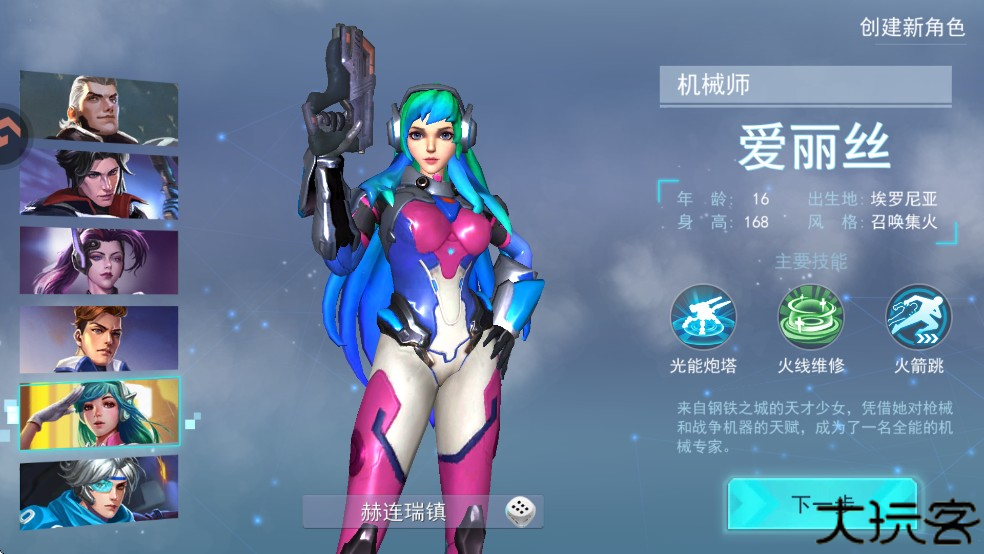Select the blond slicked-hair male character portrait
Screen dimensions: 984x554
(x=99, y=108)
